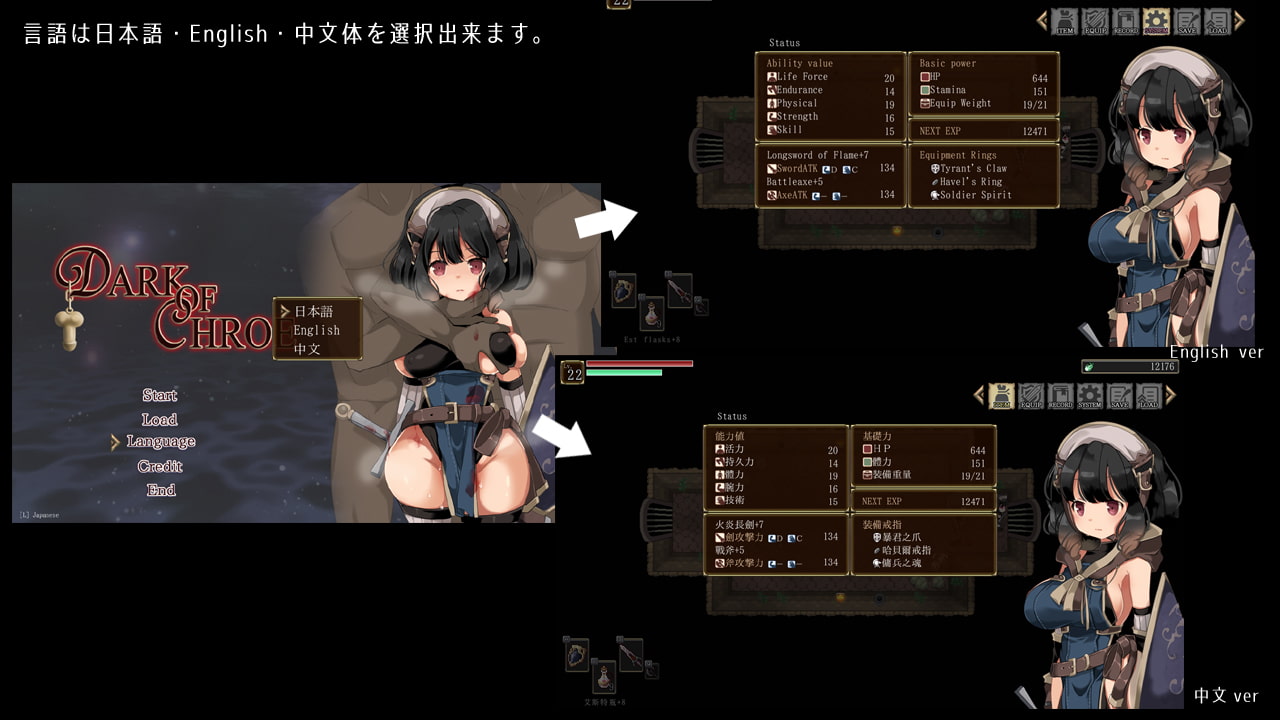Select the Language menu entry
1280x720 pixels.
point(161,442)
